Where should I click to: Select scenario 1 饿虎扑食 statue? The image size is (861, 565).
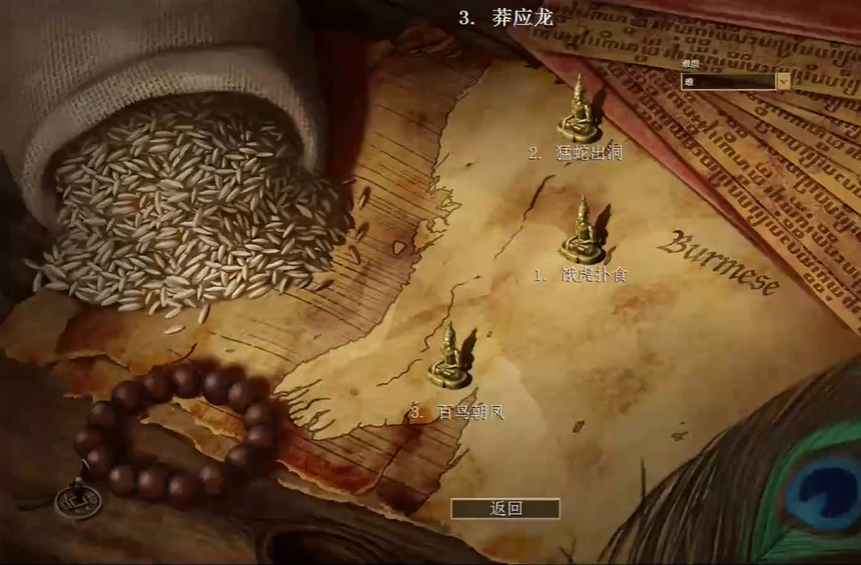tap(582, 232)
